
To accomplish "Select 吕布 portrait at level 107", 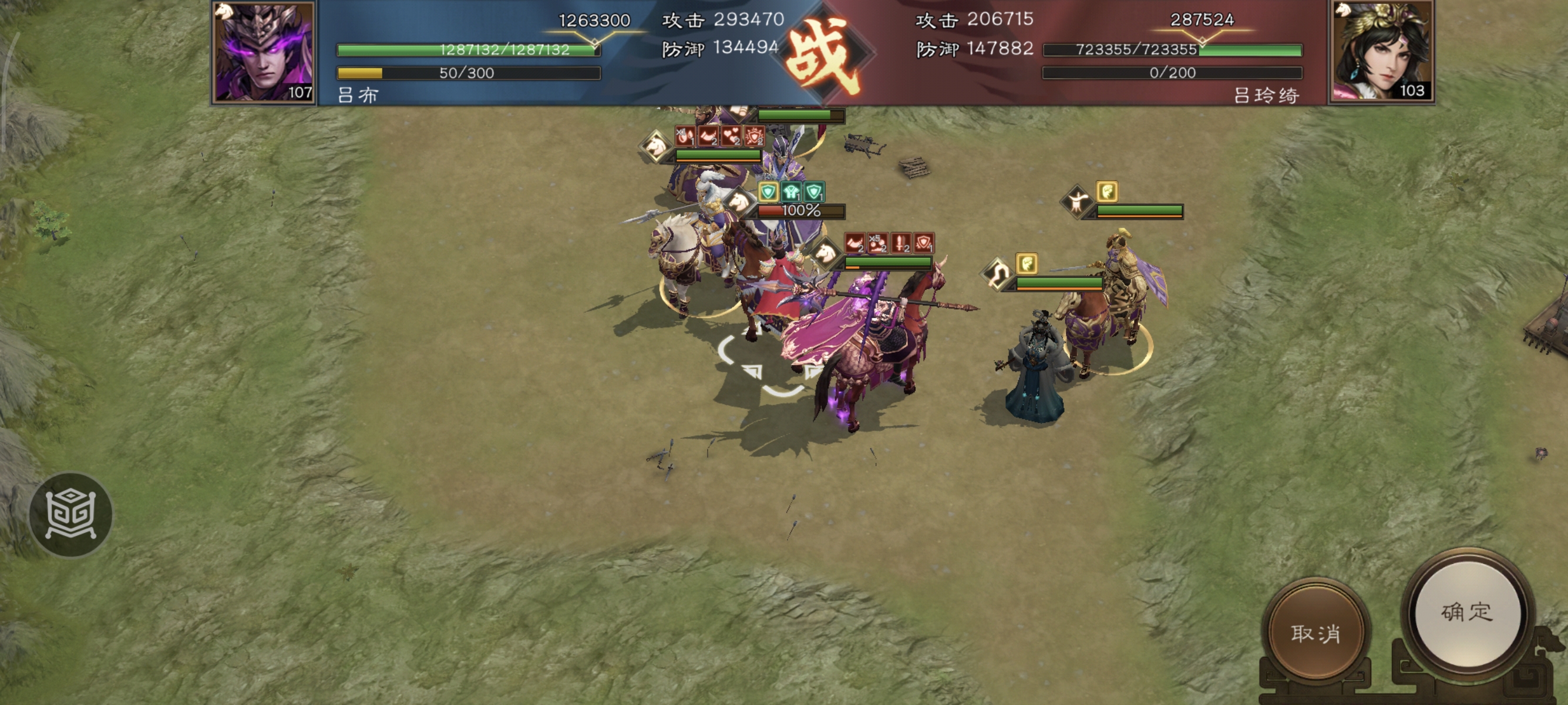I will (264, 52).
